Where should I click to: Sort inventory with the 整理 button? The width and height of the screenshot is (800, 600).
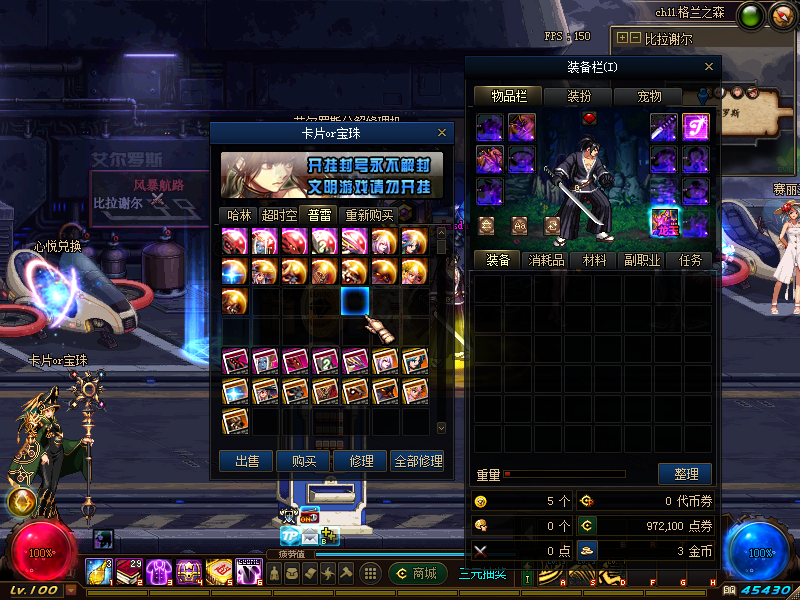[x=685, y=474]
